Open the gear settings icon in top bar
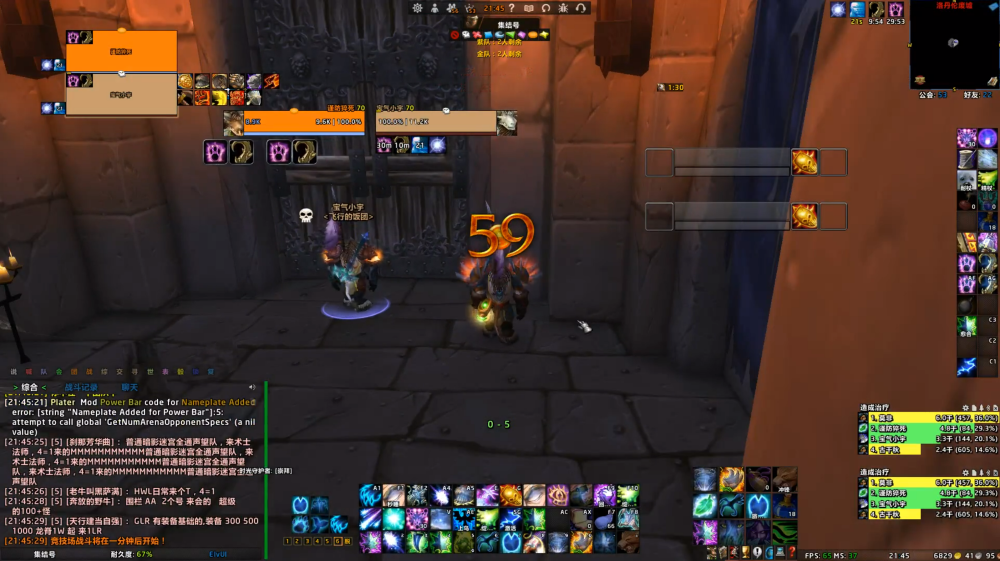Screen dimensions: 1000x561 [417, 8]
